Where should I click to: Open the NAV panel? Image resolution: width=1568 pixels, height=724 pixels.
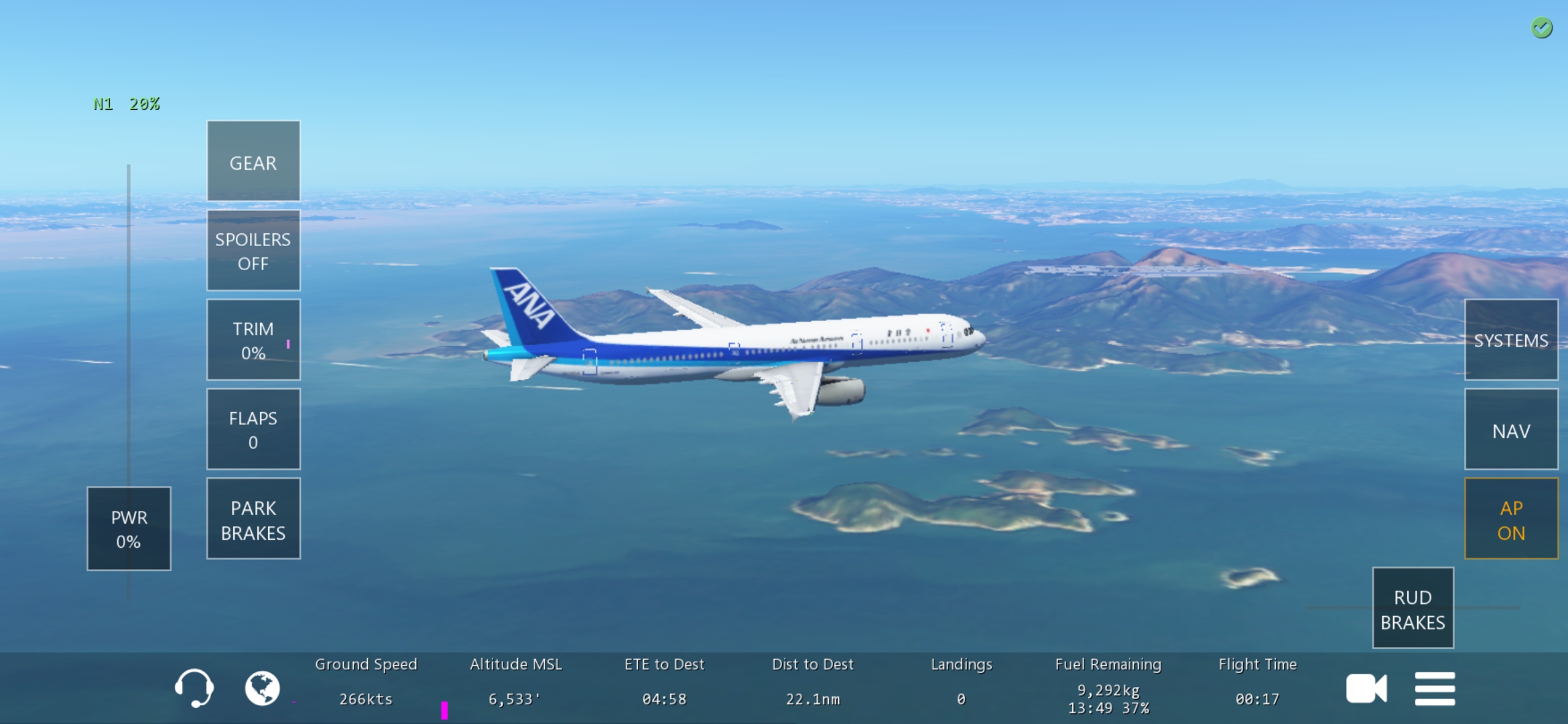(x=1511, y=430)
